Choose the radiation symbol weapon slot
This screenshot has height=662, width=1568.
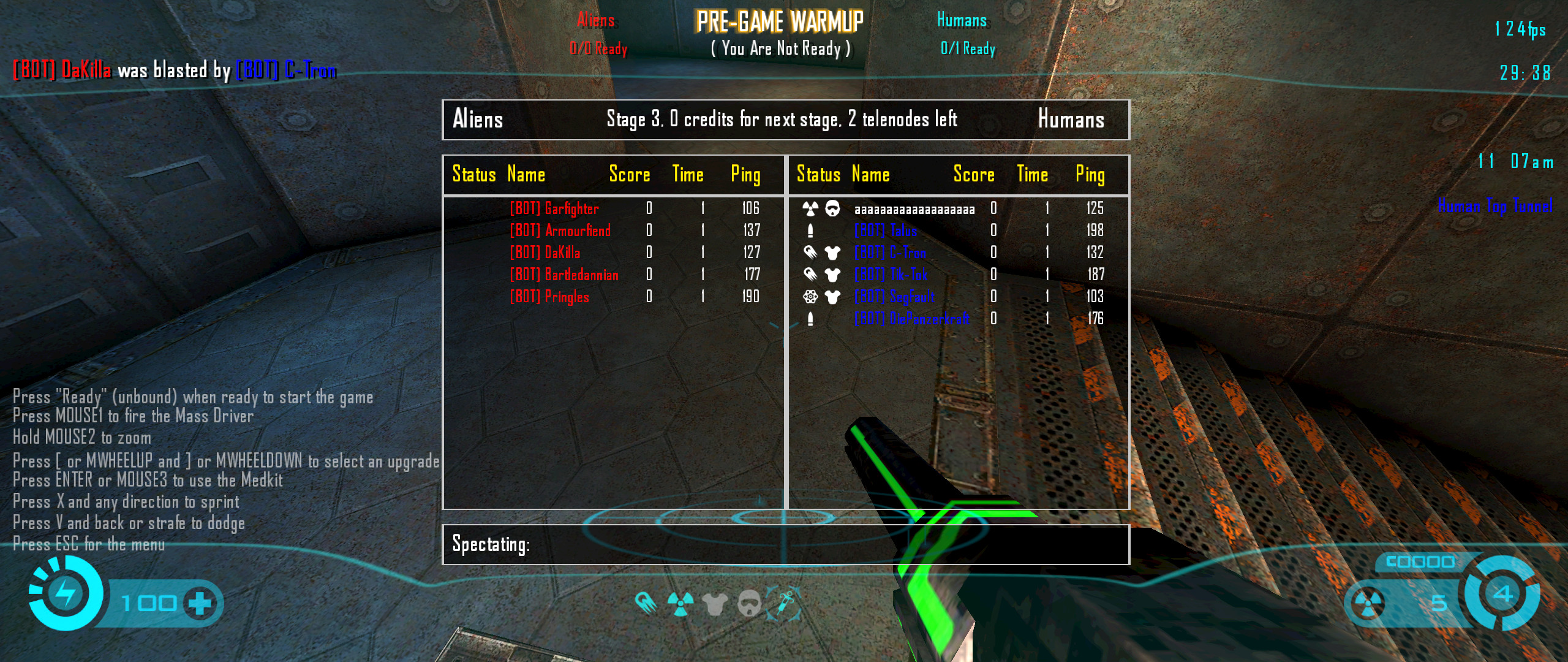[x=680, y=603]
